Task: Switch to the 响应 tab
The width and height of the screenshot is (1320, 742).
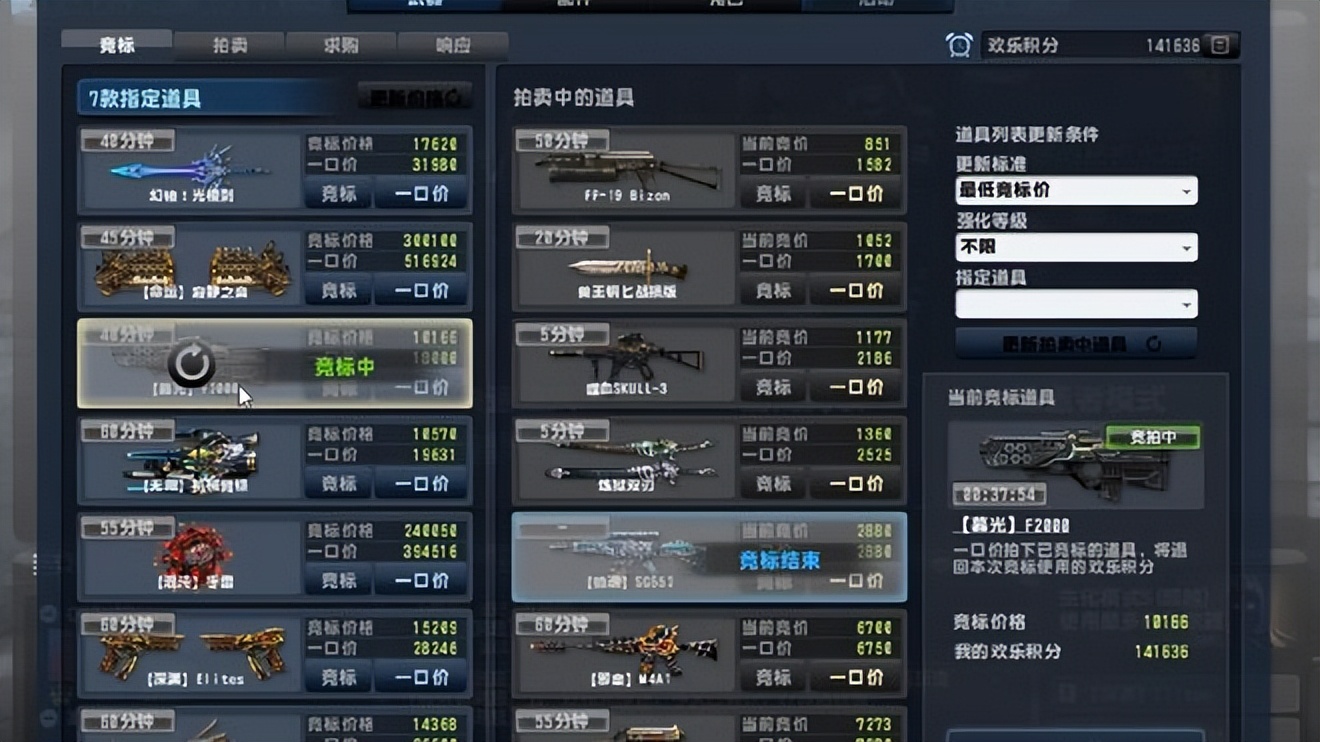Action: pyautogui.click(x=453, y=44)
